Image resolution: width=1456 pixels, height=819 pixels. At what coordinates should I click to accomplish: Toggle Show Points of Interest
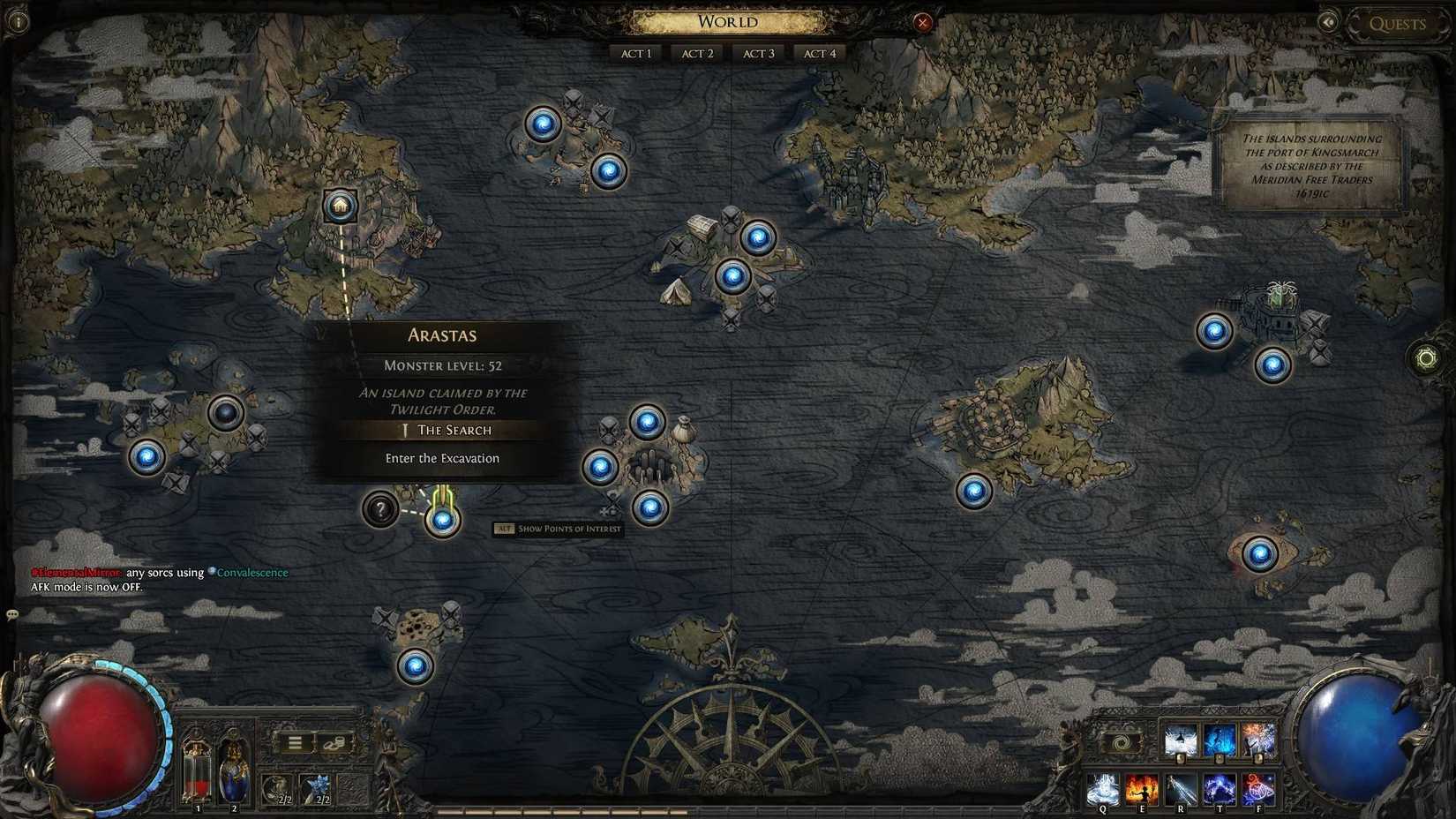(x=559, y=528)
